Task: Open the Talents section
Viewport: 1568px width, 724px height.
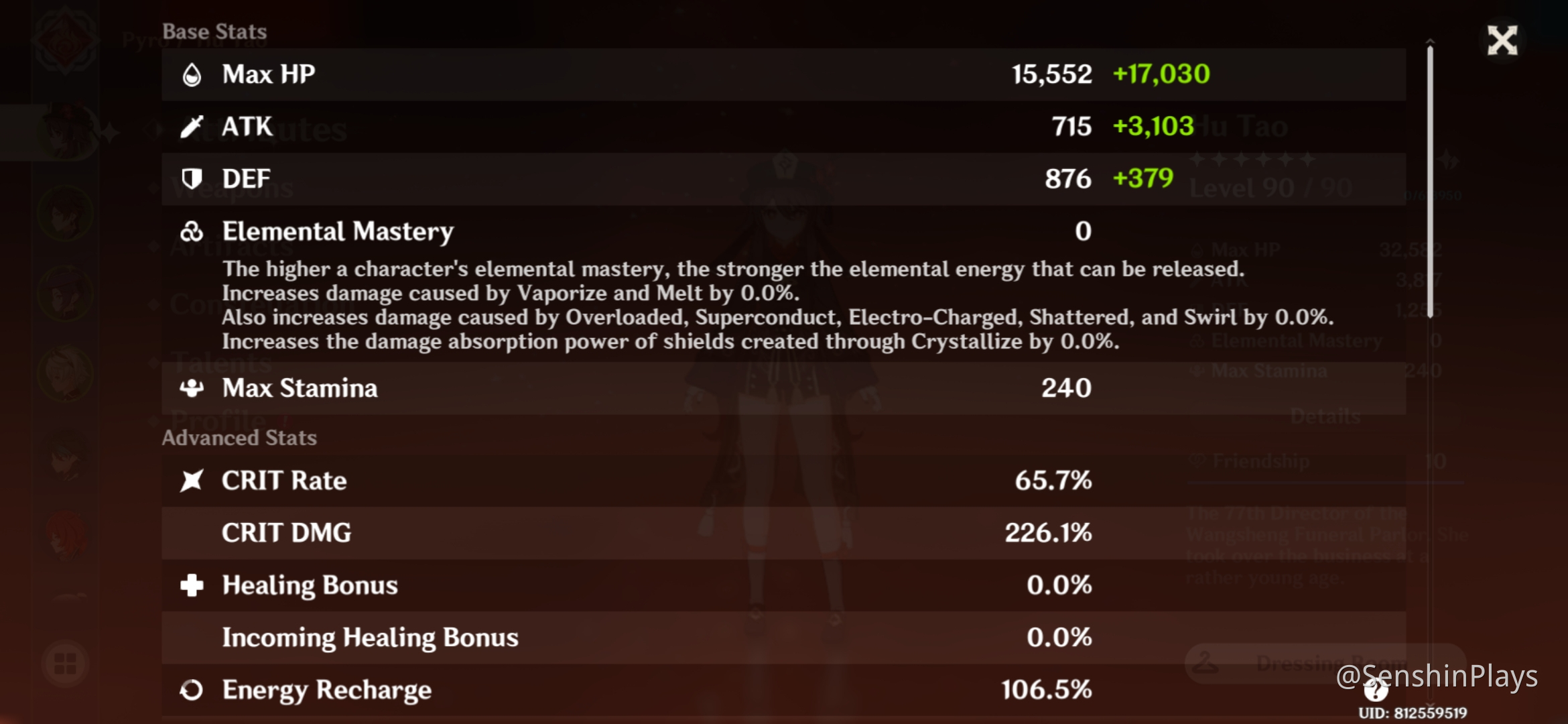Action: (x=221, y=362)
